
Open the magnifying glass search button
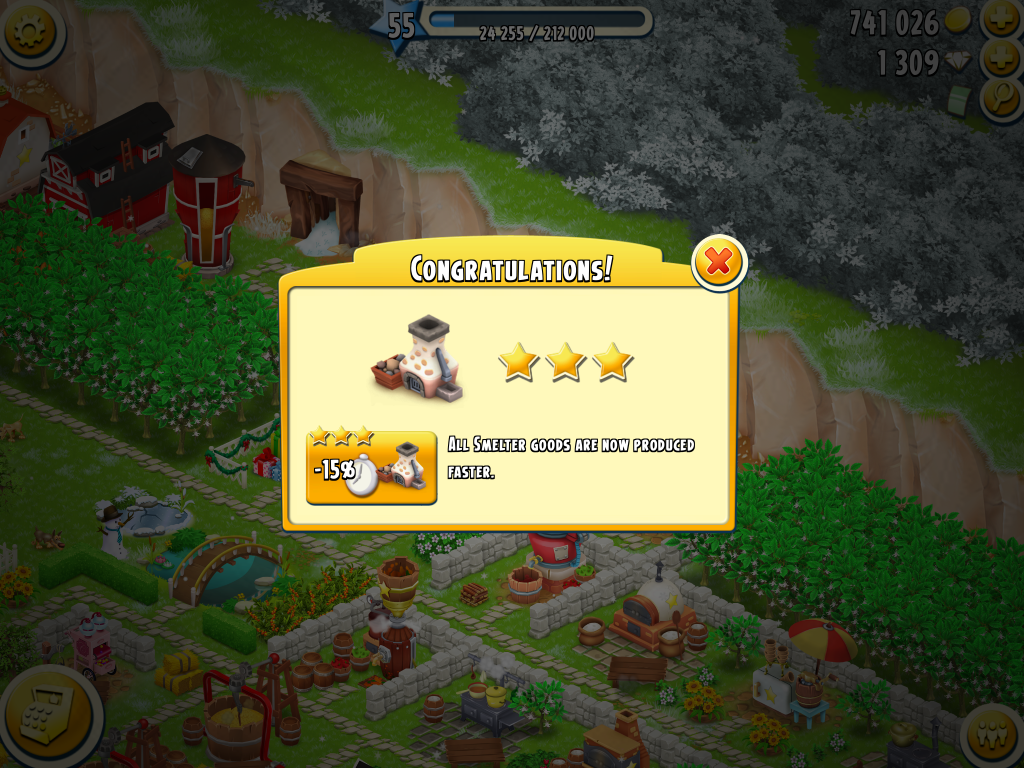click(x=1000, y=99)
